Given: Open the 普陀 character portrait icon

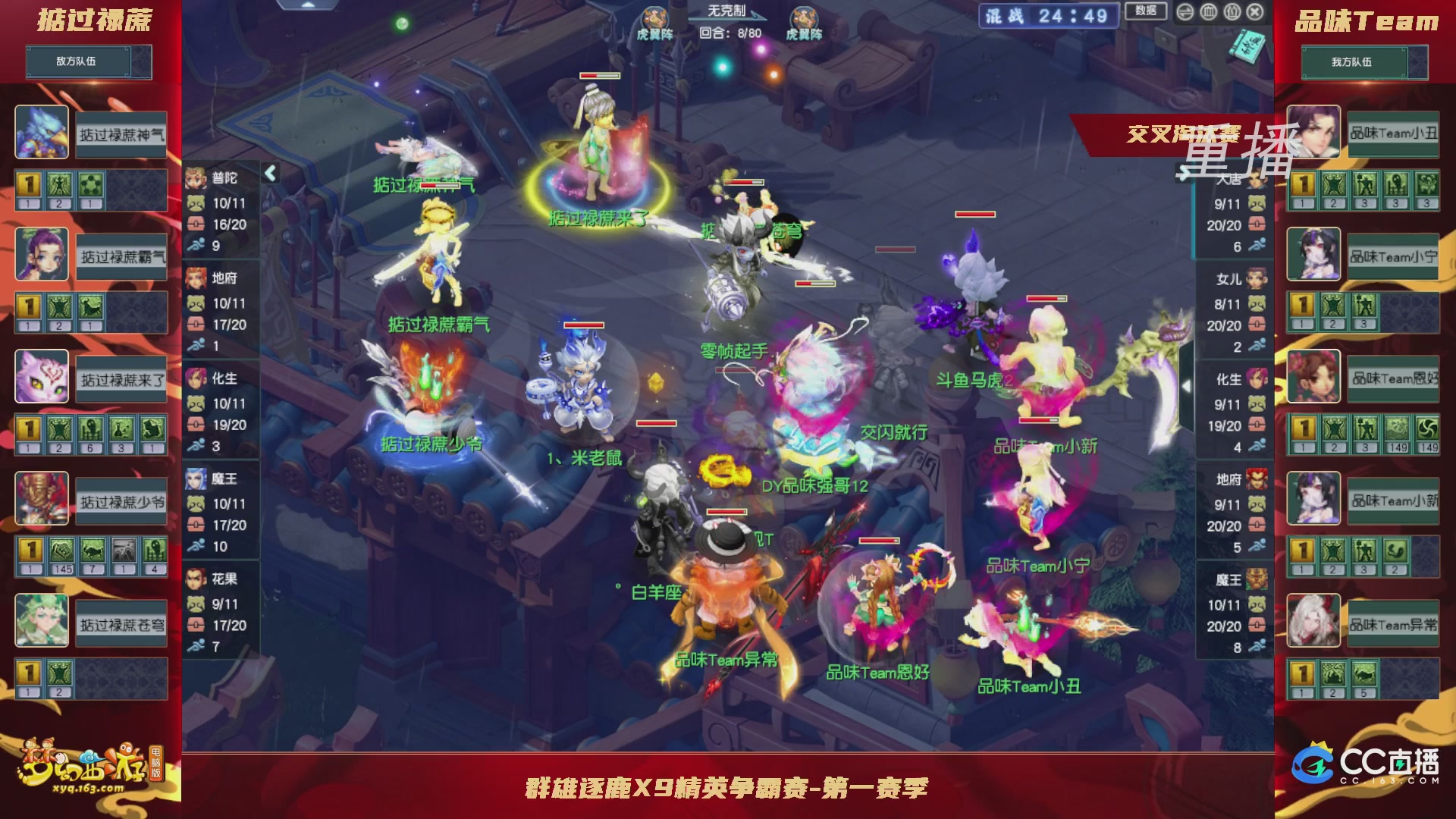Looking at the screenshot, I should 196,177.
